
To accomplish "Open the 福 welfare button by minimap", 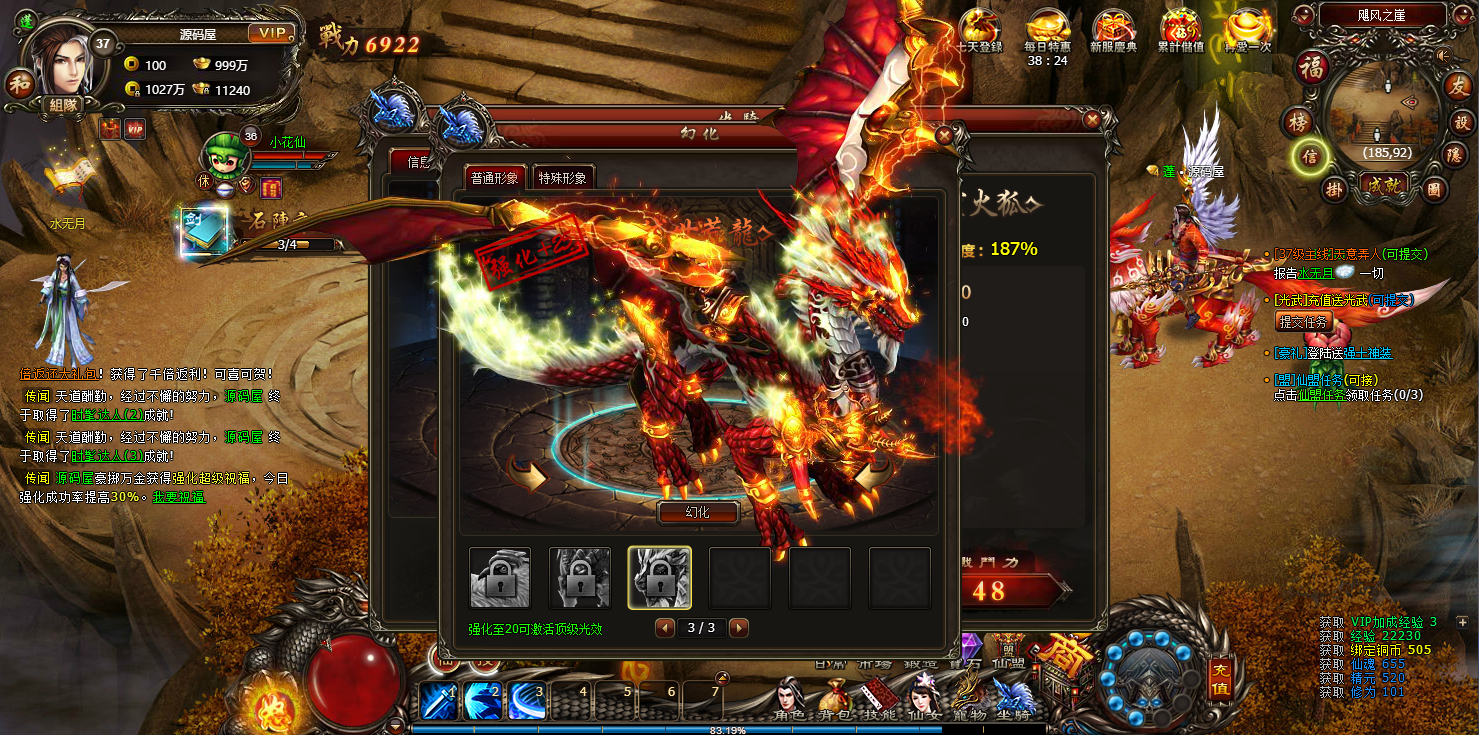I will 1311,67.
